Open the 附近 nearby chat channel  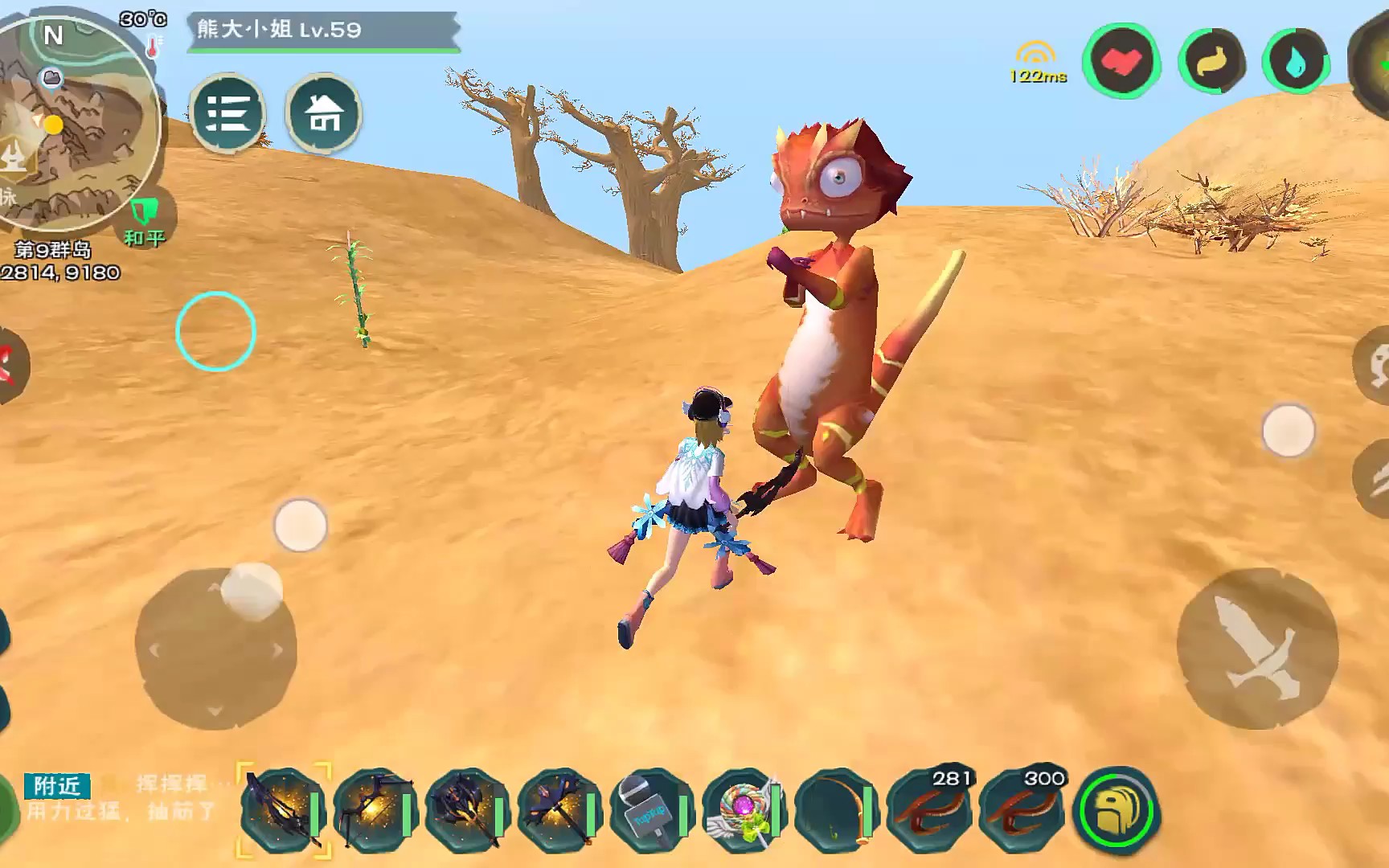57,785
